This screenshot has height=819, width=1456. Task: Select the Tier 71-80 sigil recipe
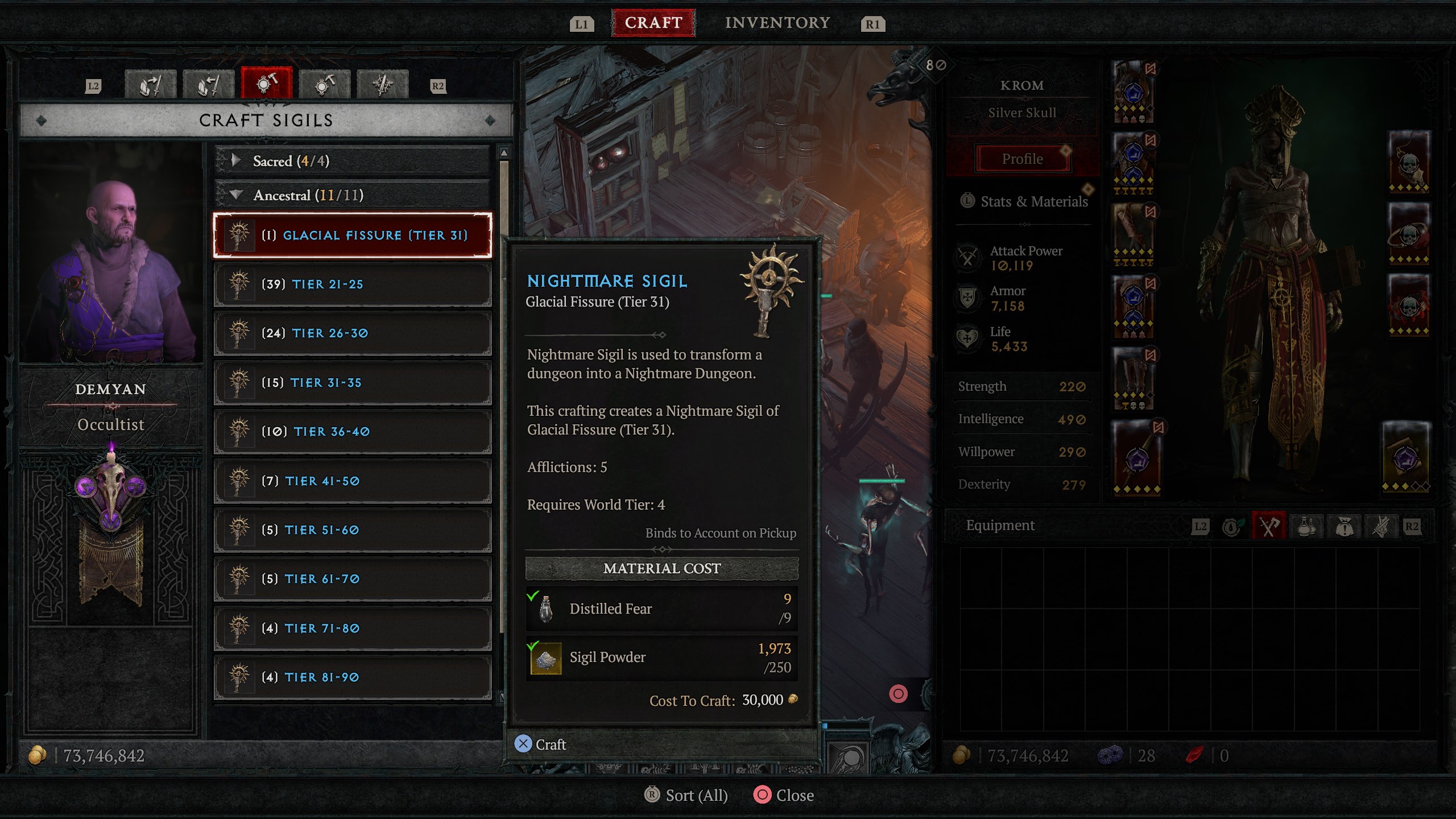tap(353, 628)
